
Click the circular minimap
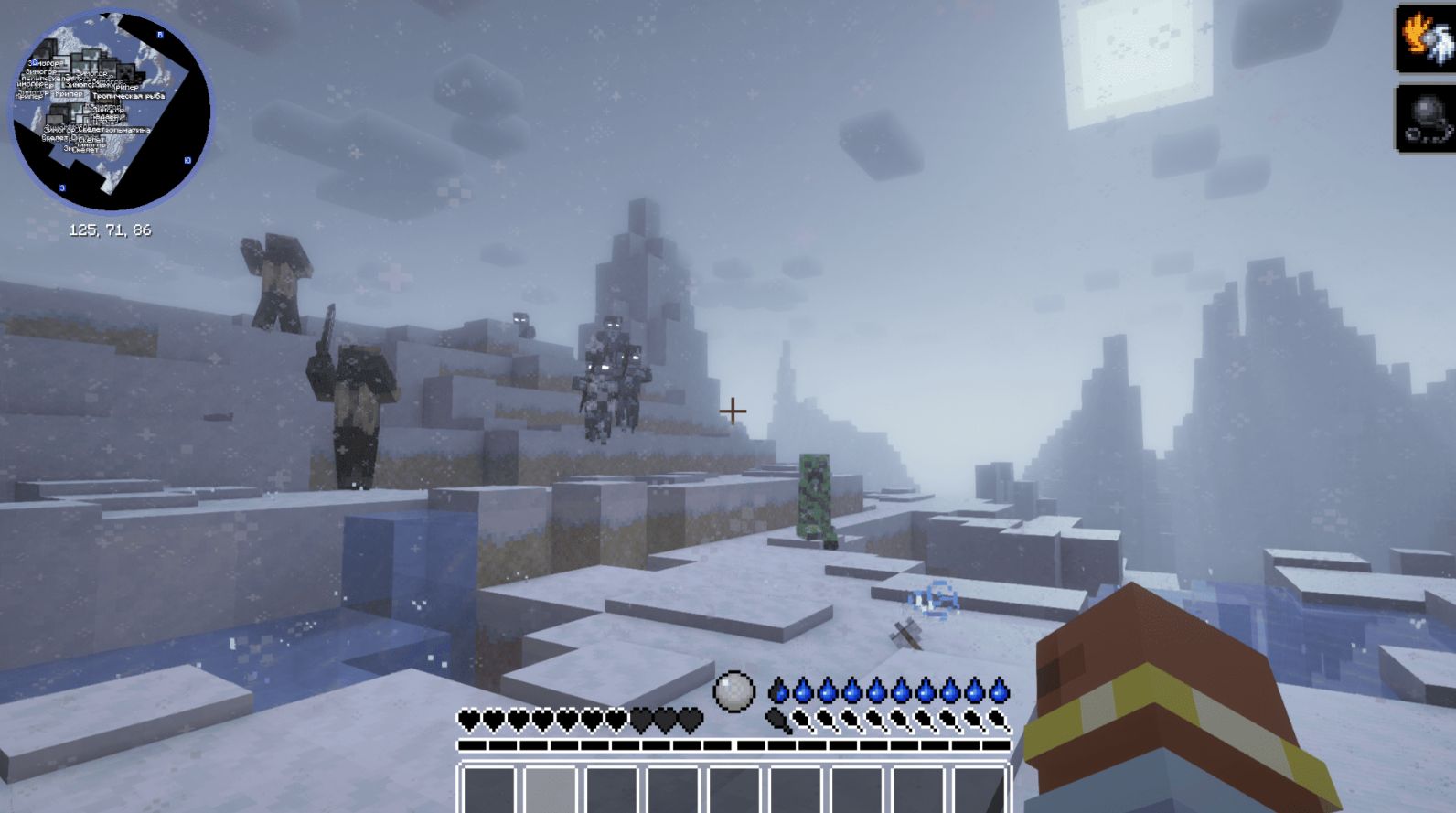110,111
